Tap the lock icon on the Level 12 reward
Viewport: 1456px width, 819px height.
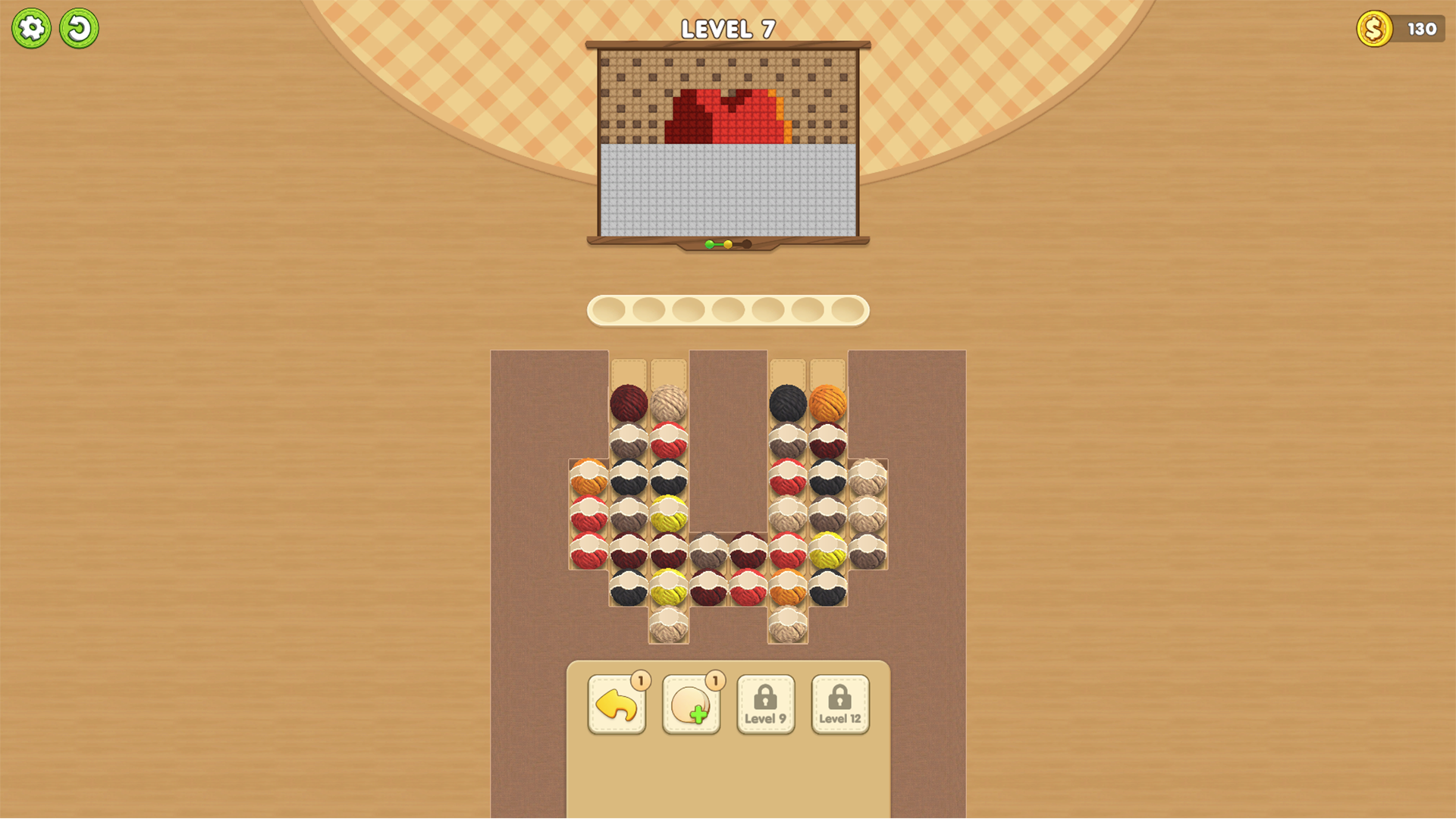(839, 696)
